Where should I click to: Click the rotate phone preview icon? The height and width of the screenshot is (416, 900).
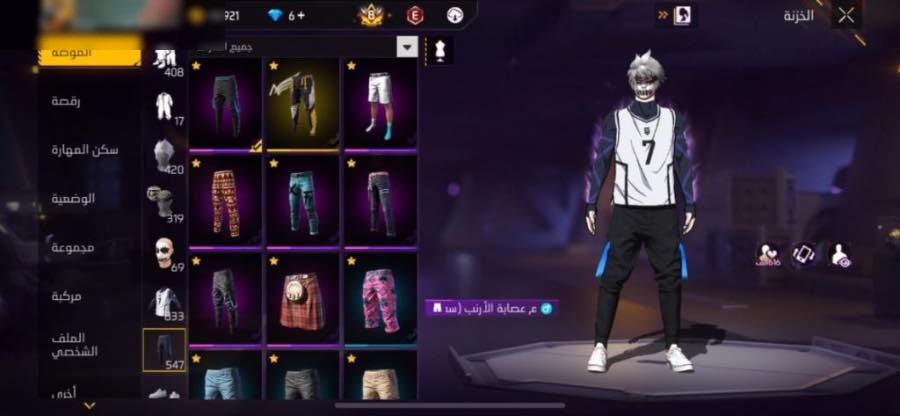coord(803,254)
